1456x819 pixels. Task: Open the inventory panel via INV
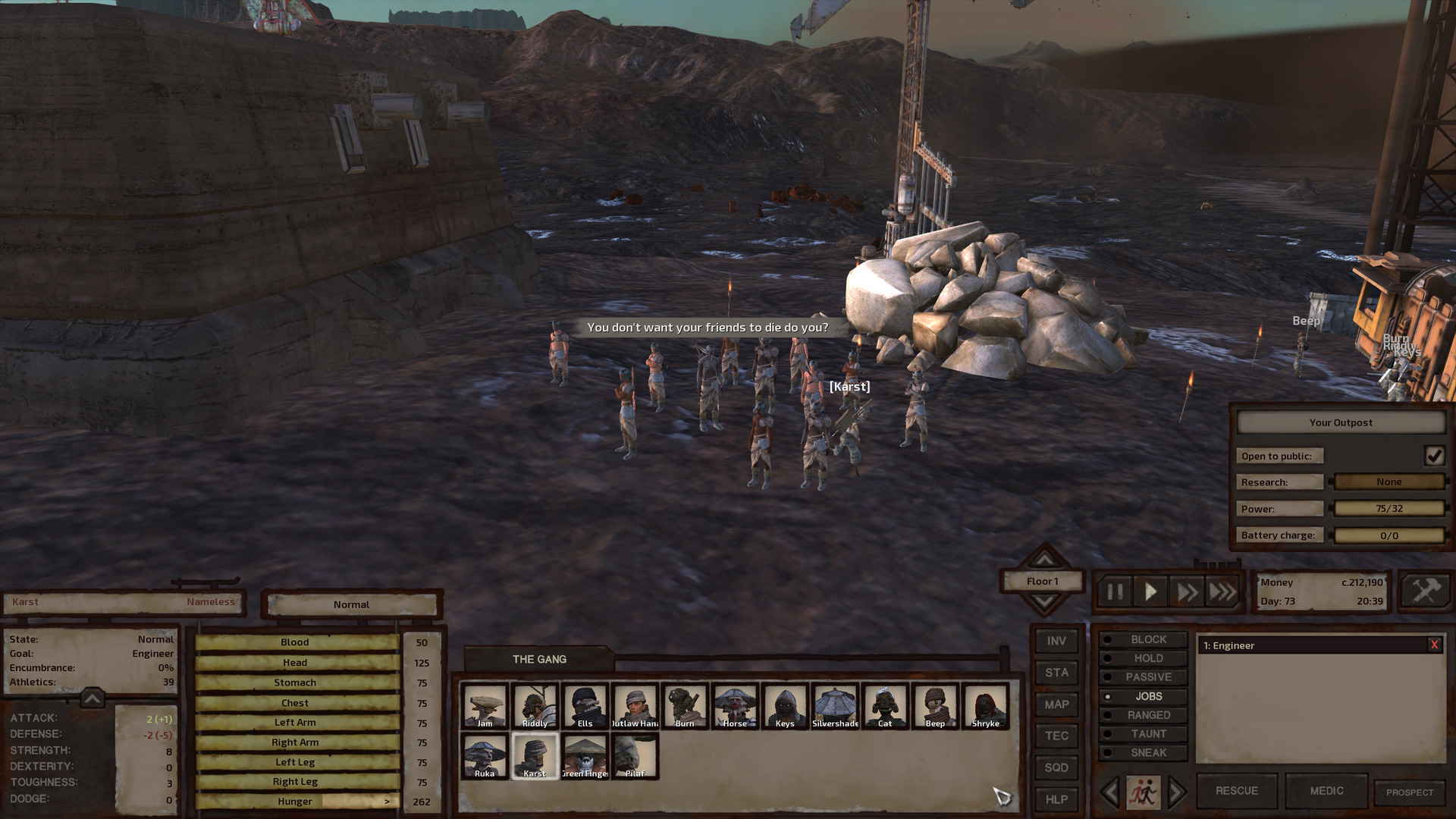[x=1056, y=641]
